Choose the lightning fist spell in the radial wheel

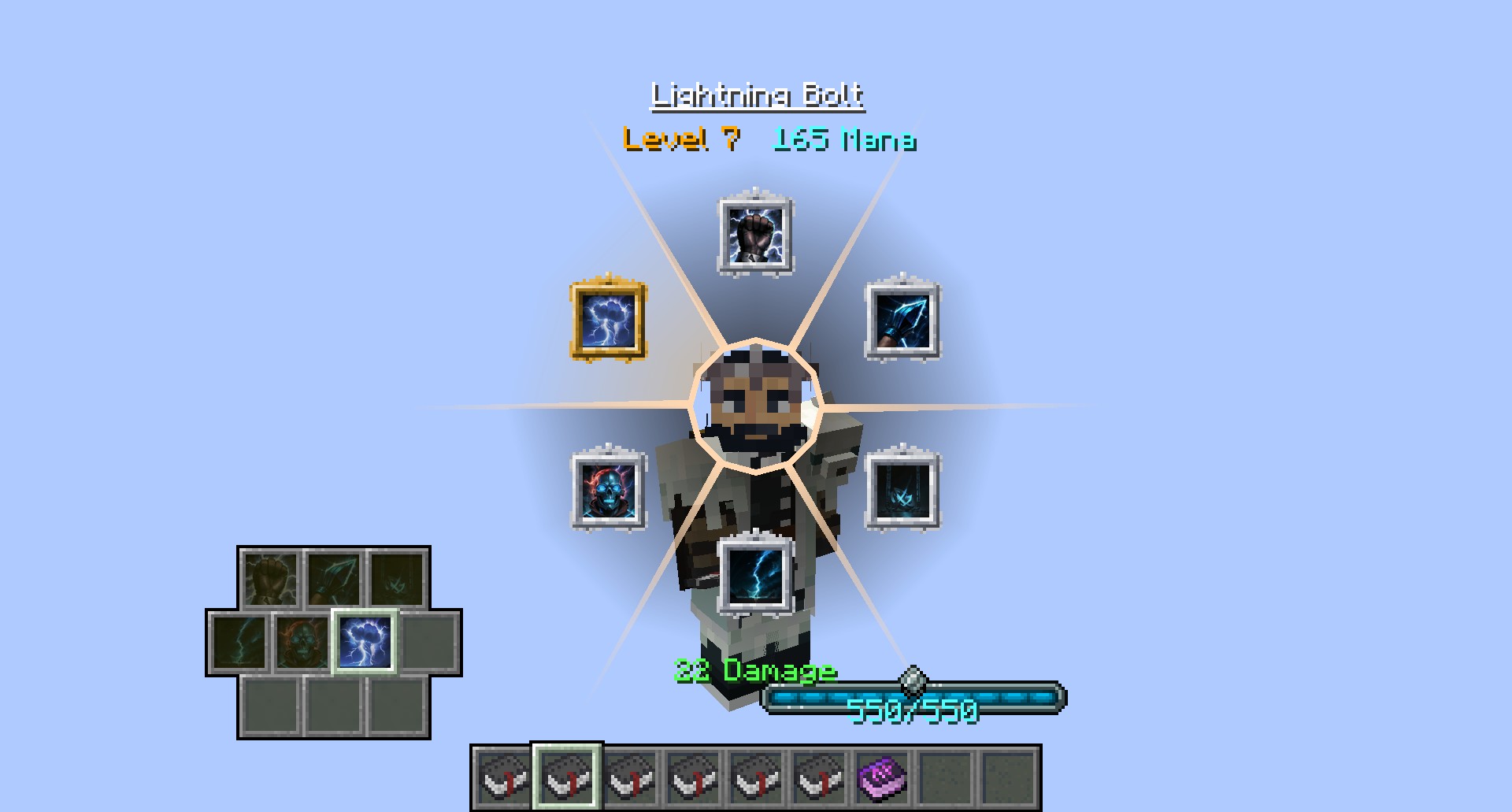755,235
